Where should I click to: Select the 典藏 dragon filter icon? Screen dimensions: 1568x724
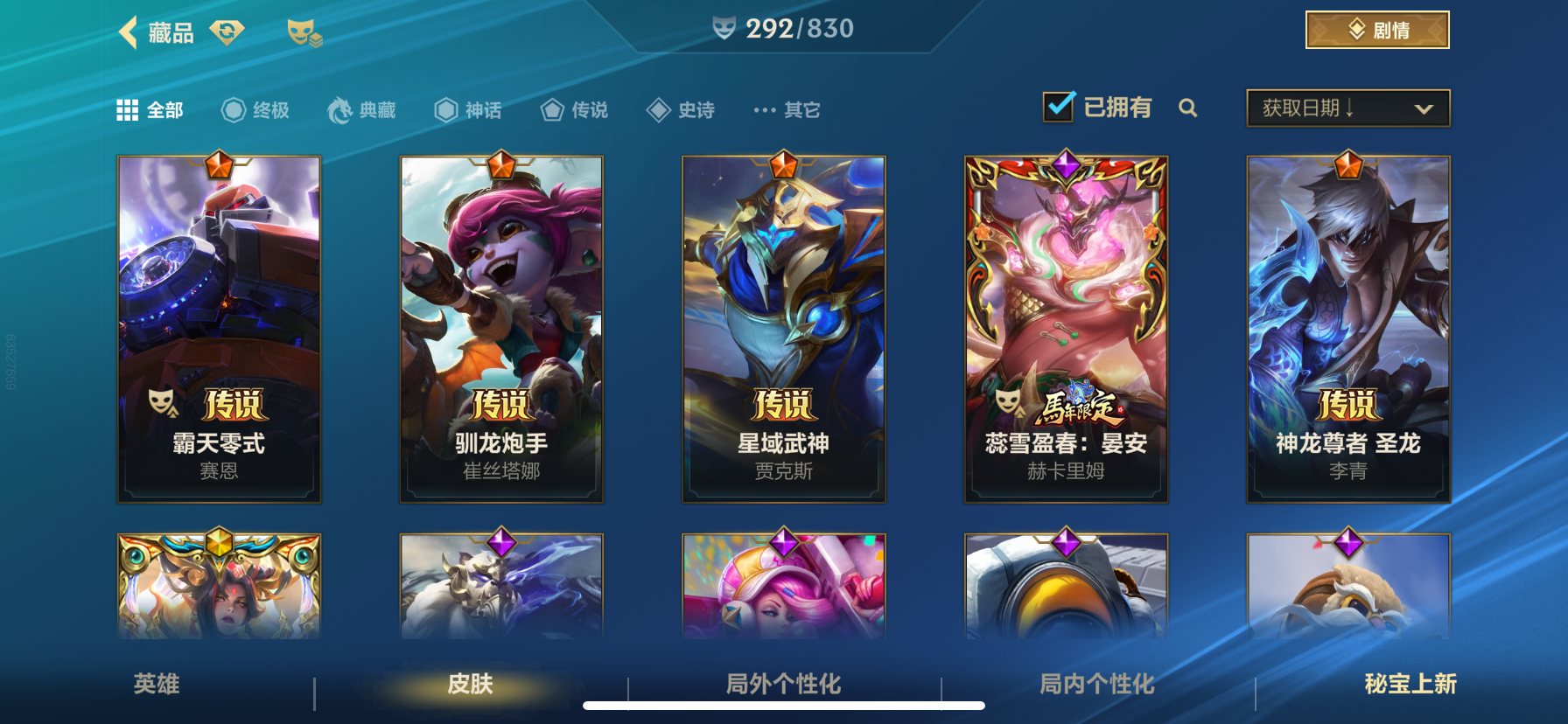pos(341,108)
